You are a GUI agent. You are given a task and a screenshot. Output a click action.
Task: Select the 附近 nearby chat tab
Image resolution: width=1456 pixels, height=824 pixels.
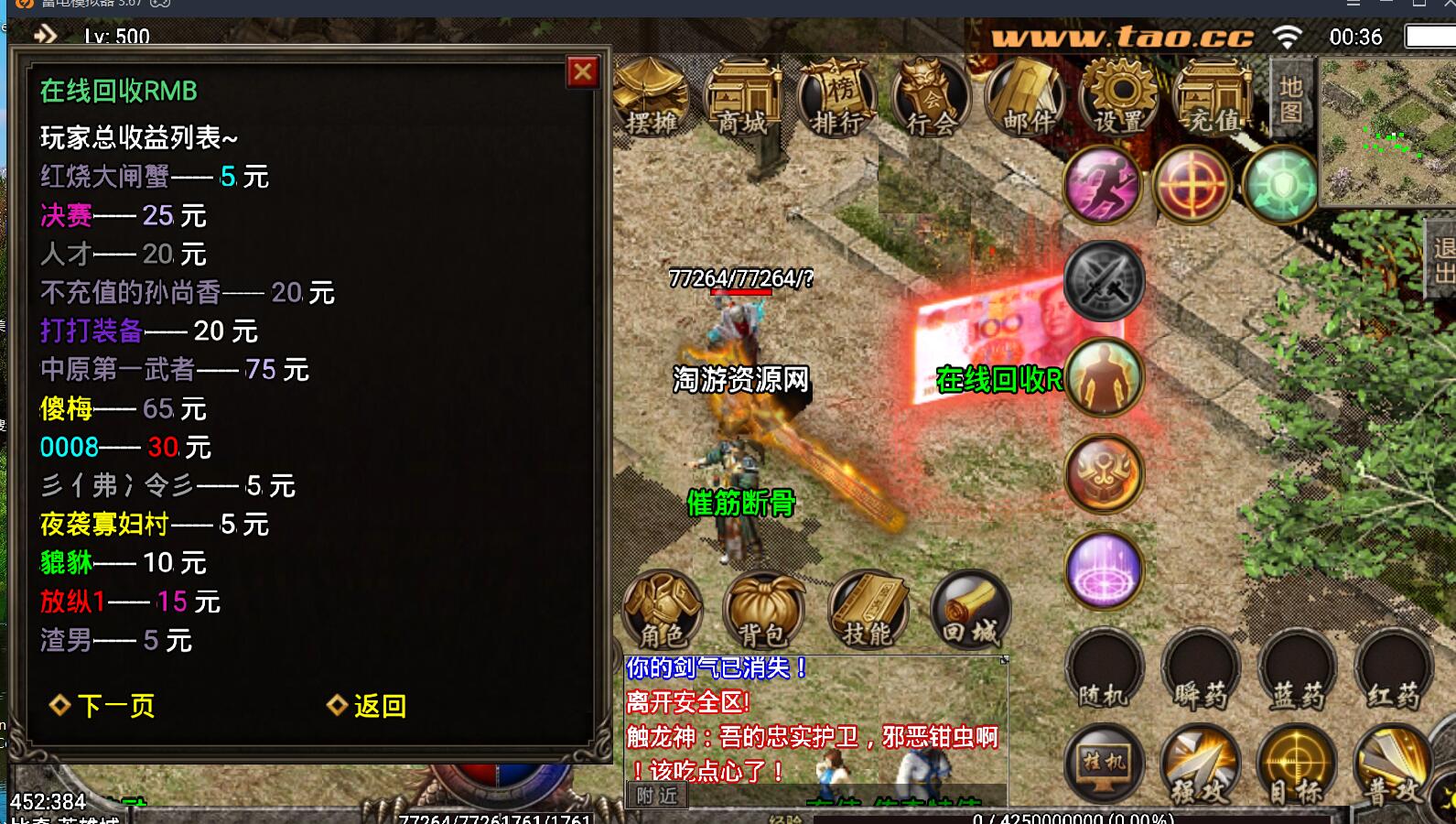pyautogui.click(x=657, y=796)
